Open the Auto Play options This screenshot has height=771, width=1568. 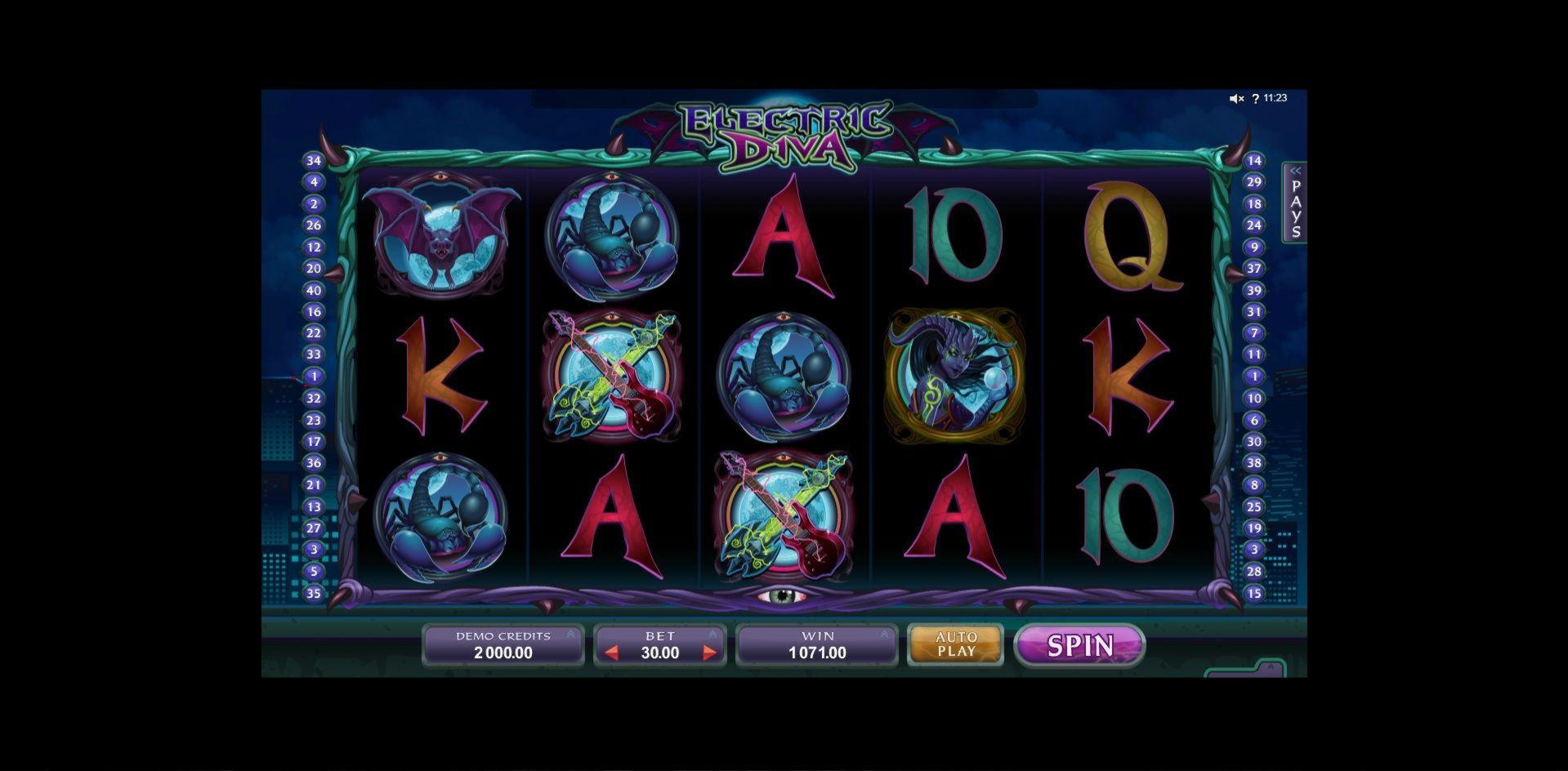tap(956, 644)
